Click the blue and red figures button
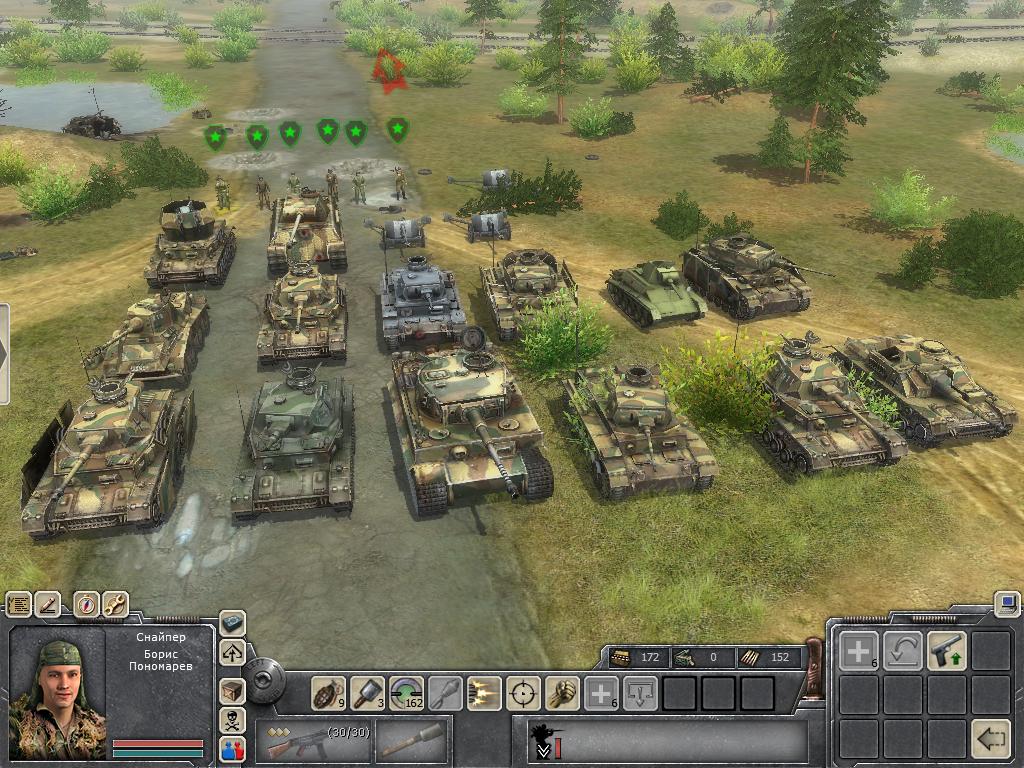The height and width of the screenshot is (768, 1024). 232,749
